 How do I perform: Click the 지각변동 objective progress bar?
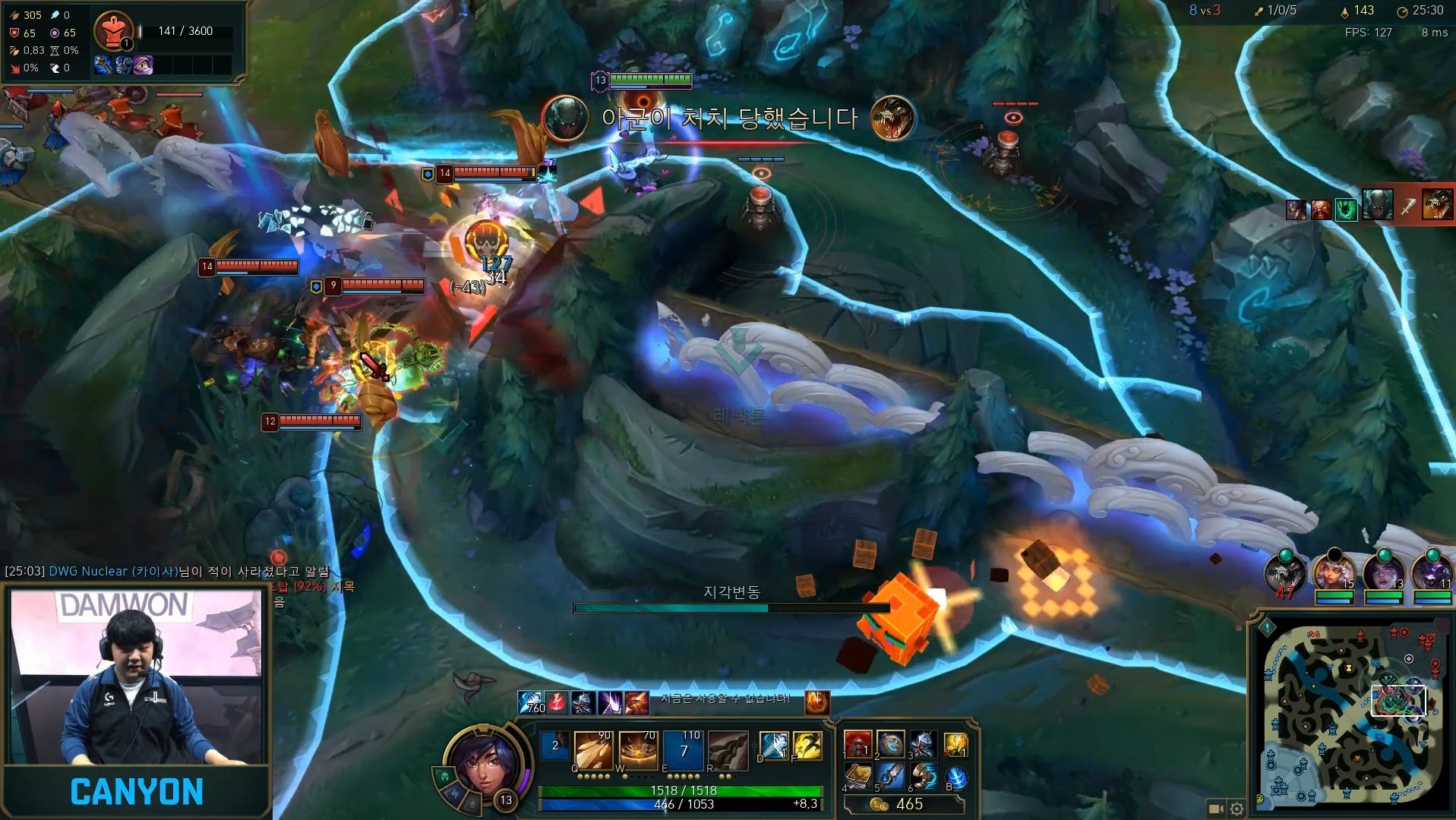tap(733, 607)
